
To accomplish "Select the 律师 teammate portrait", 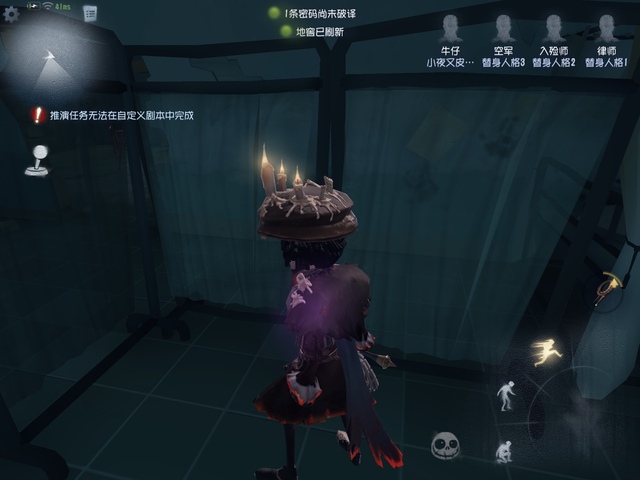I will (x=606, y=28).
